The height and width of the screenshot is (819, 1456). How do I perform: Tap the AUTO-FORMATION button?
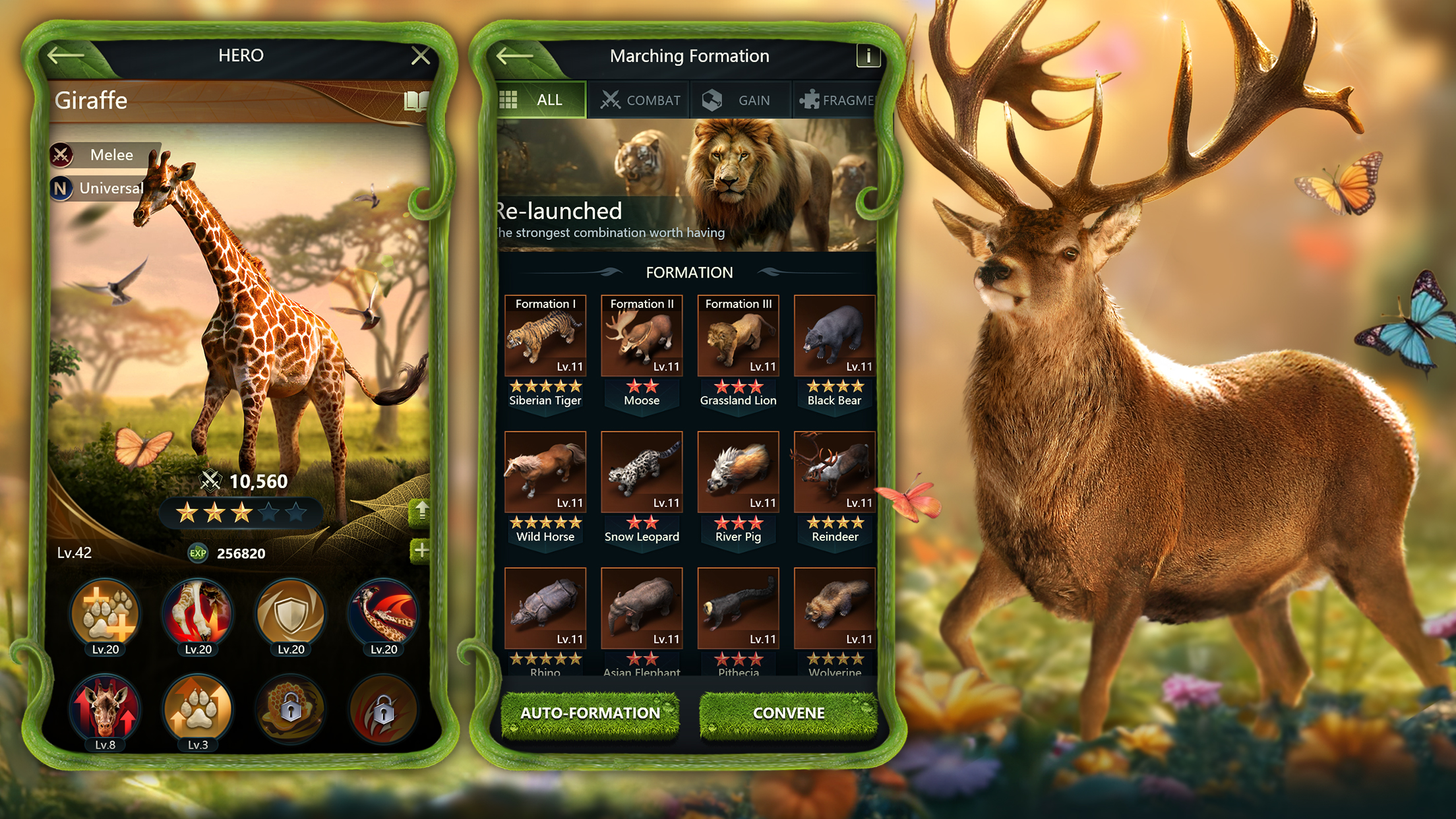pos(590,713)
